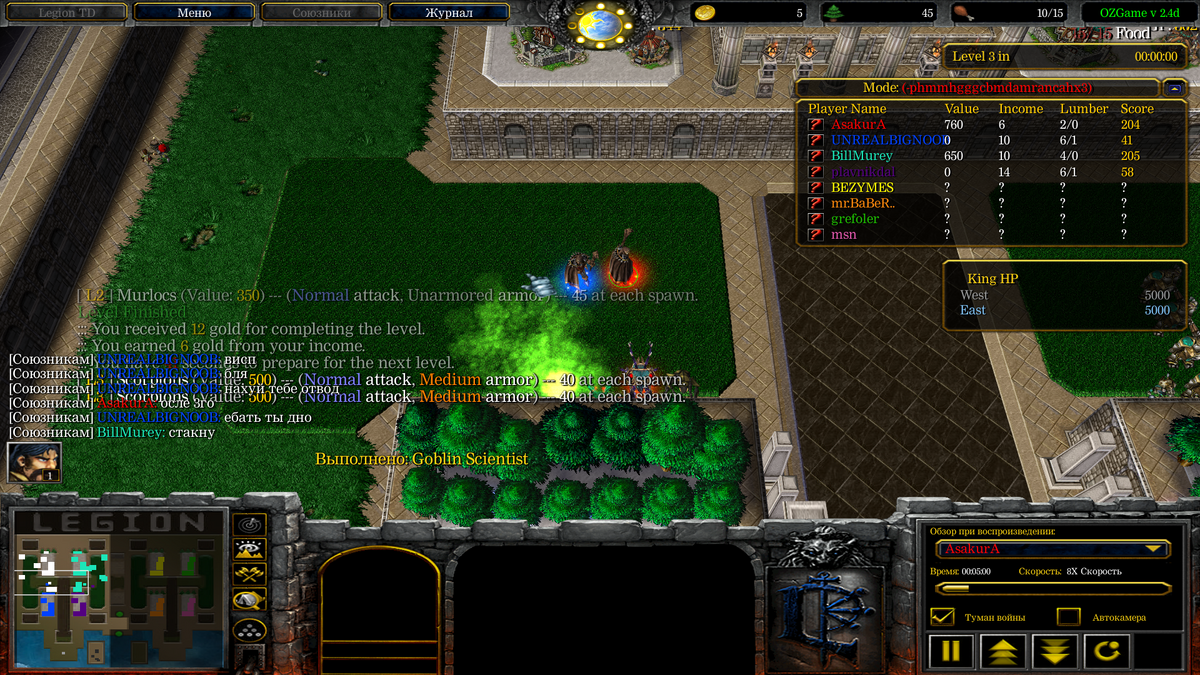Restart the replay with the circular arrow
Viewport: 1200px width, 675px height.
[x=1108, y=652]
